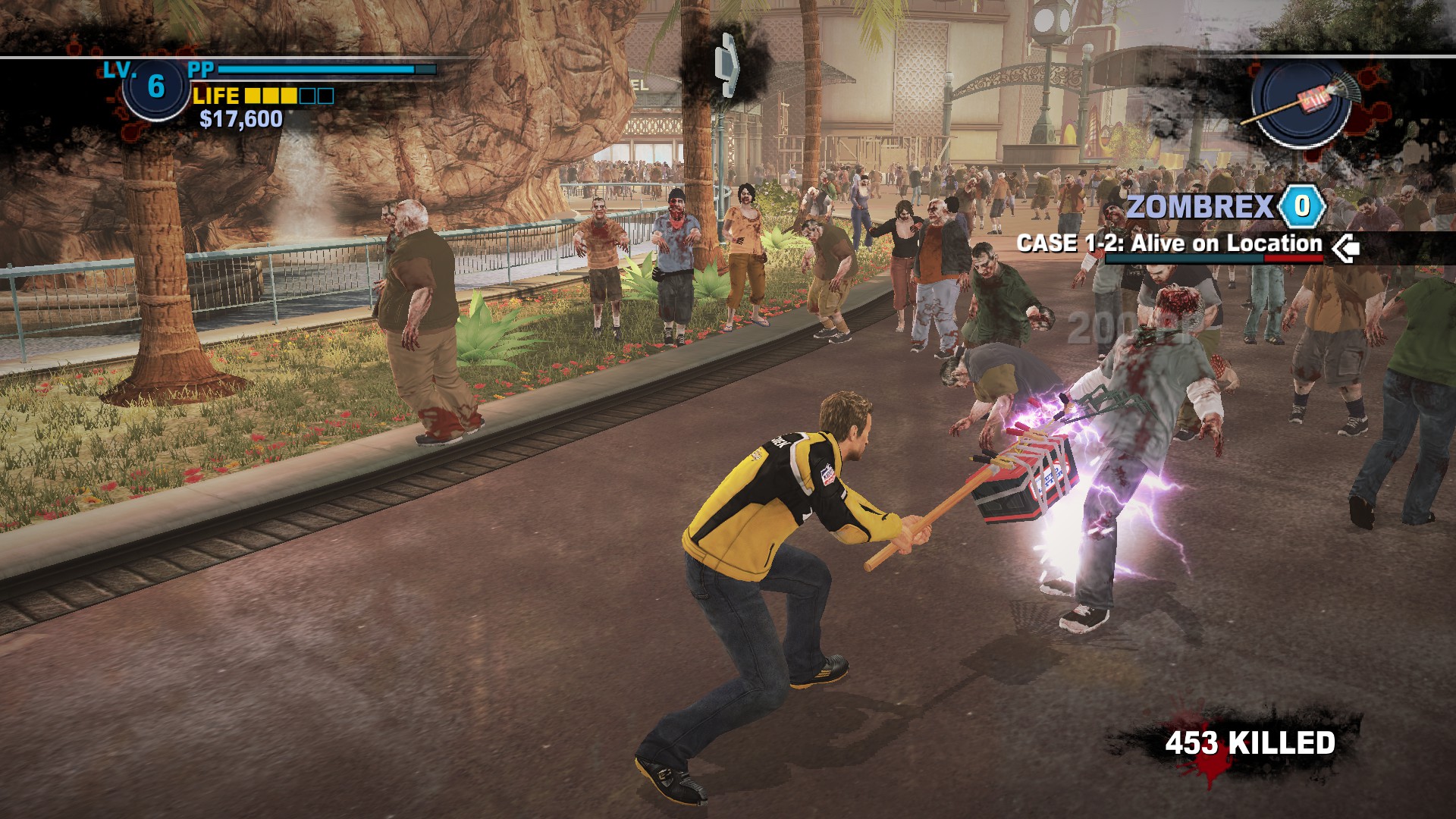Select the equipped electric rake weapon icon
The image size is (1456, 819).
click(1301, 102)
